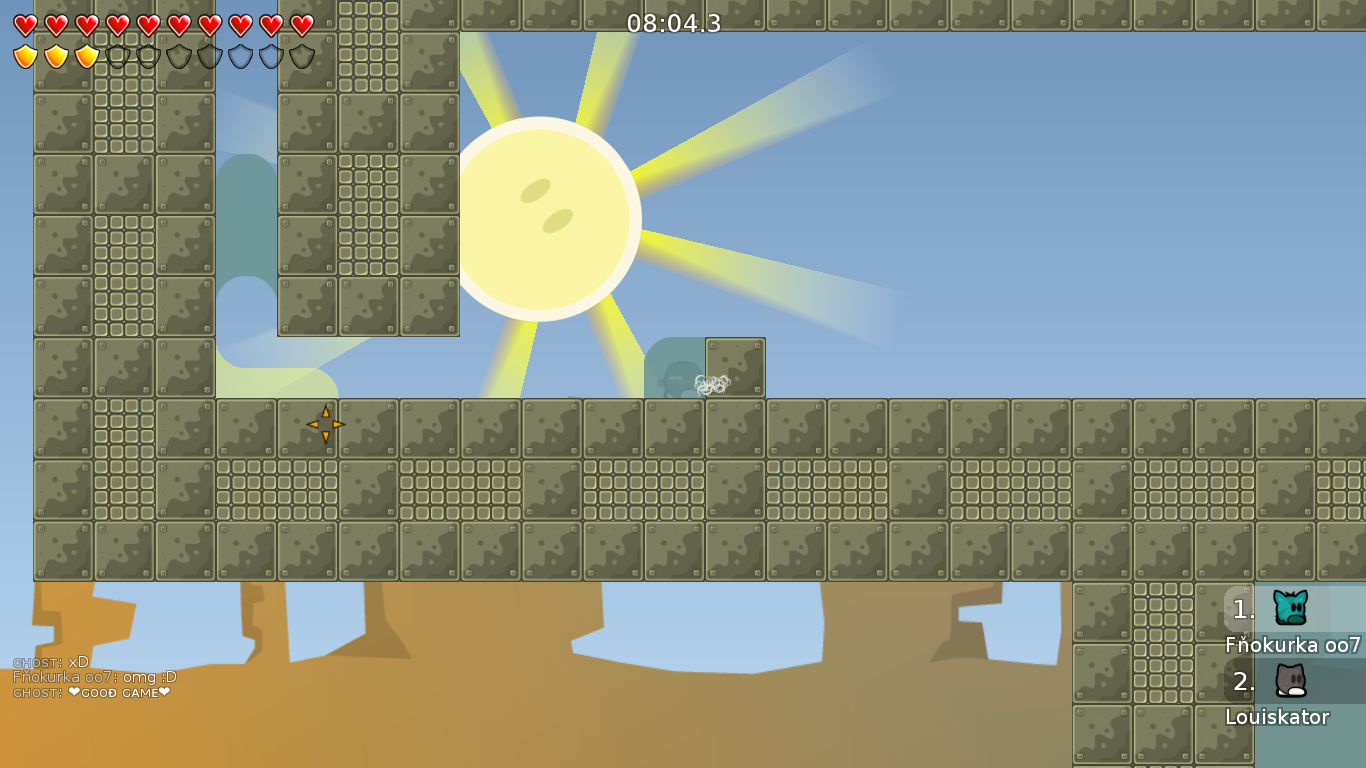Viewport: 1366px width, 768px height.
Task: Click the white cobweb pickup on the block
Action: coord(711,383)
